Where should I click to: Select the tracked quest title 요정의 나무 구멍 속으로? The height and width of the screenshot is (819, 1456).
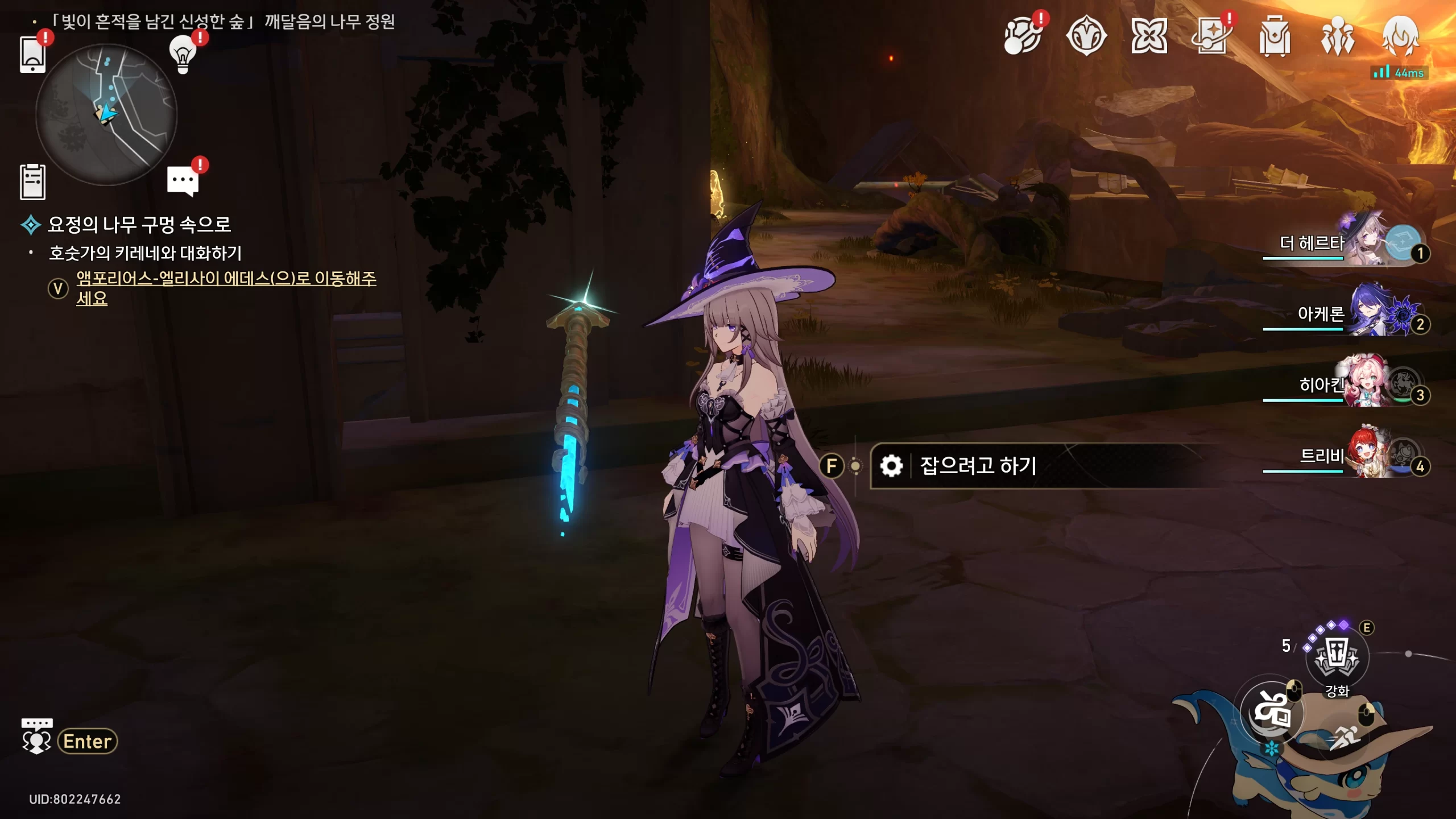(139, 225)
